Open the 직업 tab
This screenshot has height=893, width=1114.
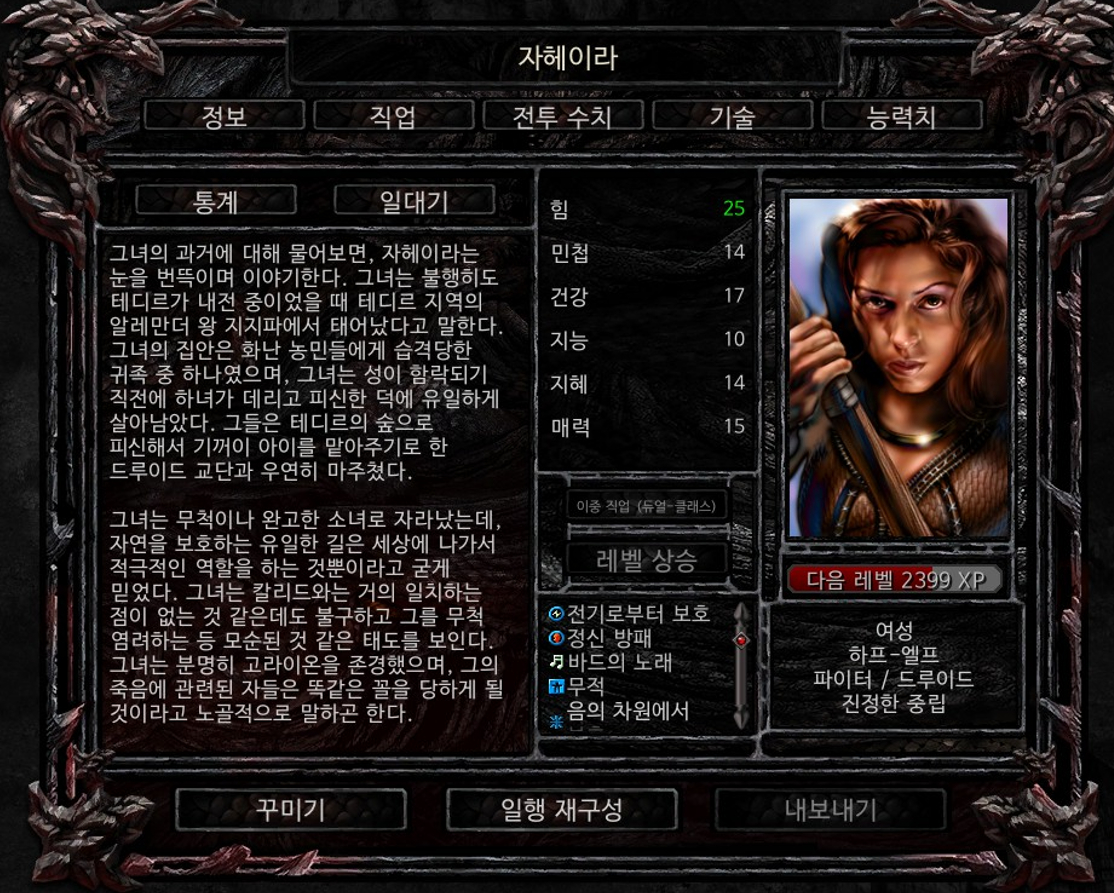[x=392, y=116]
